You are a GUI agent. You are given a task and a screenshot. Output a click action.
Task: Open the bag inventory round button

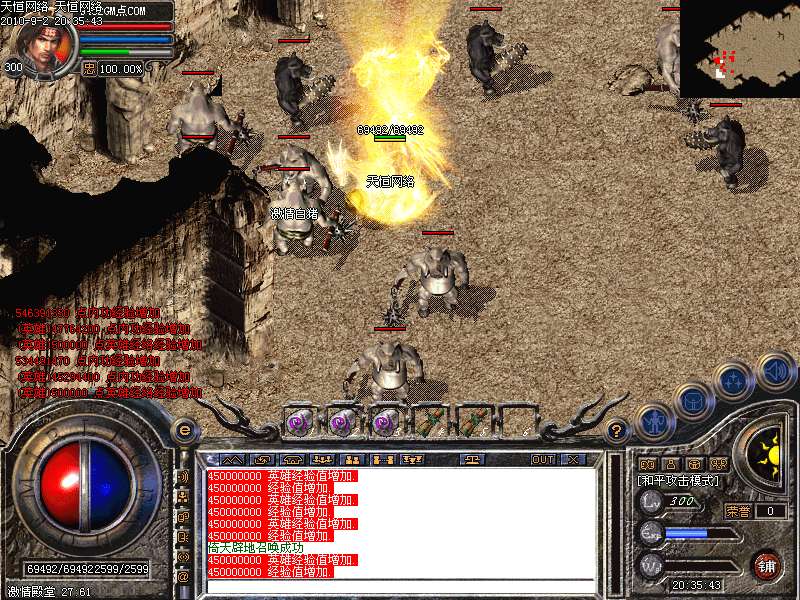point(690,401)
